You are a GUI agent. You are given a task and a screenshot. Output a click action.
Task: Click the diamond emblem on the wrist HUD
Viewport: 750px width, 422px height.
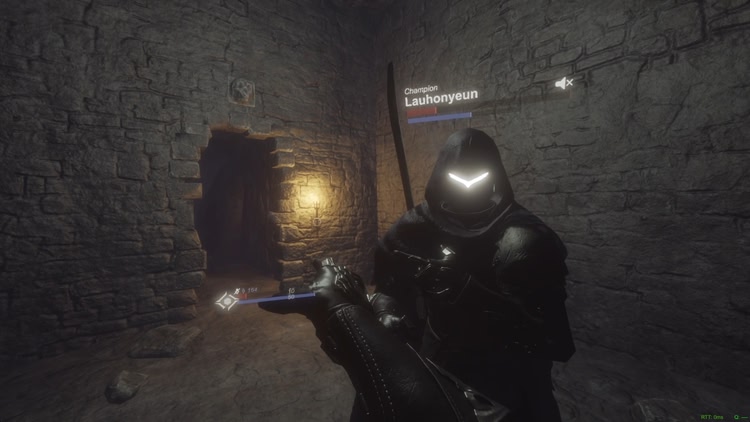(x=227, y=298)
